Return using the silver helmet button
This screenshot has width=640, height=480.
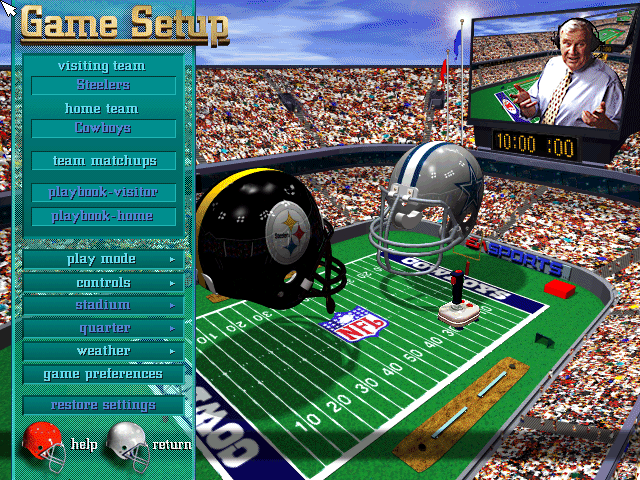[127, 442]
